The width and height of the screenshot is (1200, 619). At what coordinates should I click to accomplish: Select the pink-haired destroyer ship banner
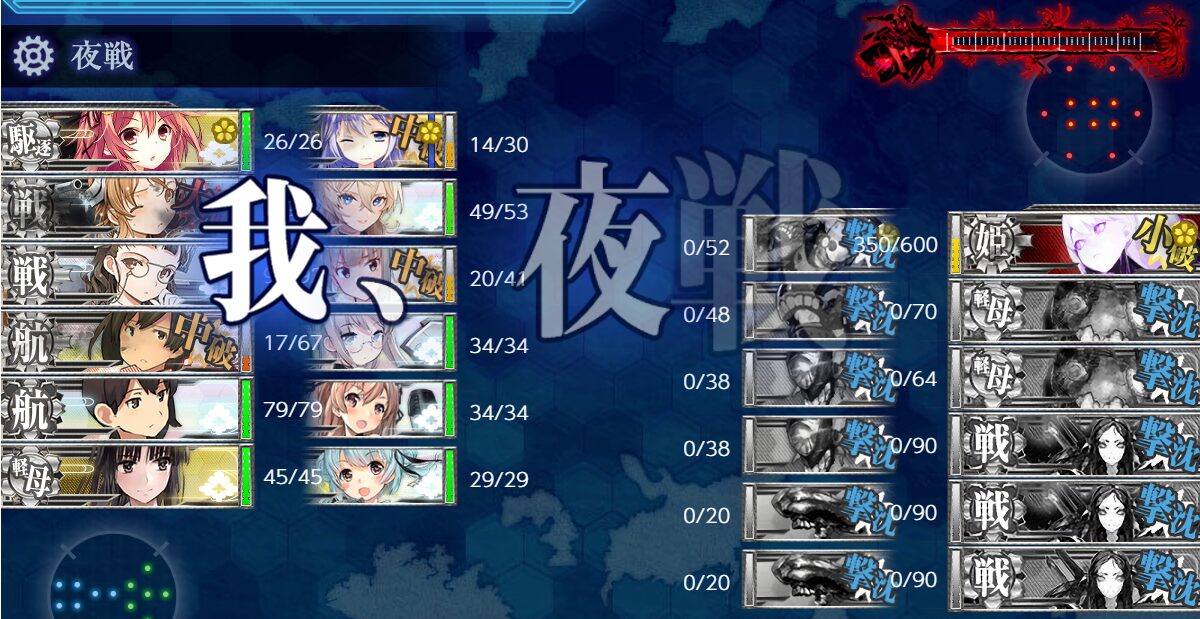tap(125, 141)
